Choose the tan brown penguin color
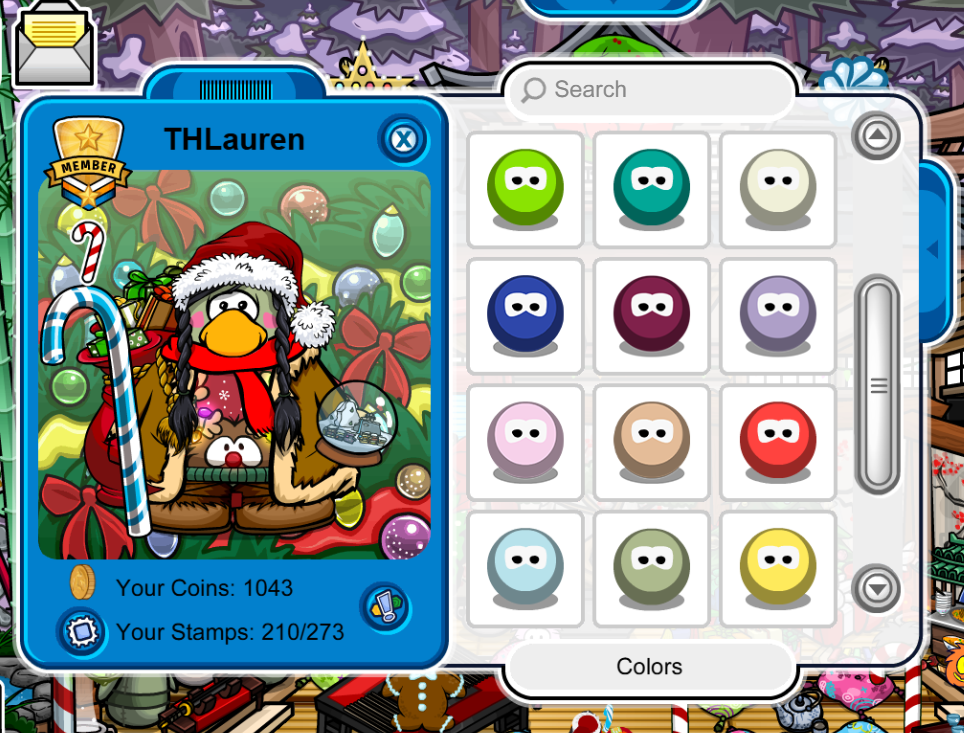 [x=651, y=441]
